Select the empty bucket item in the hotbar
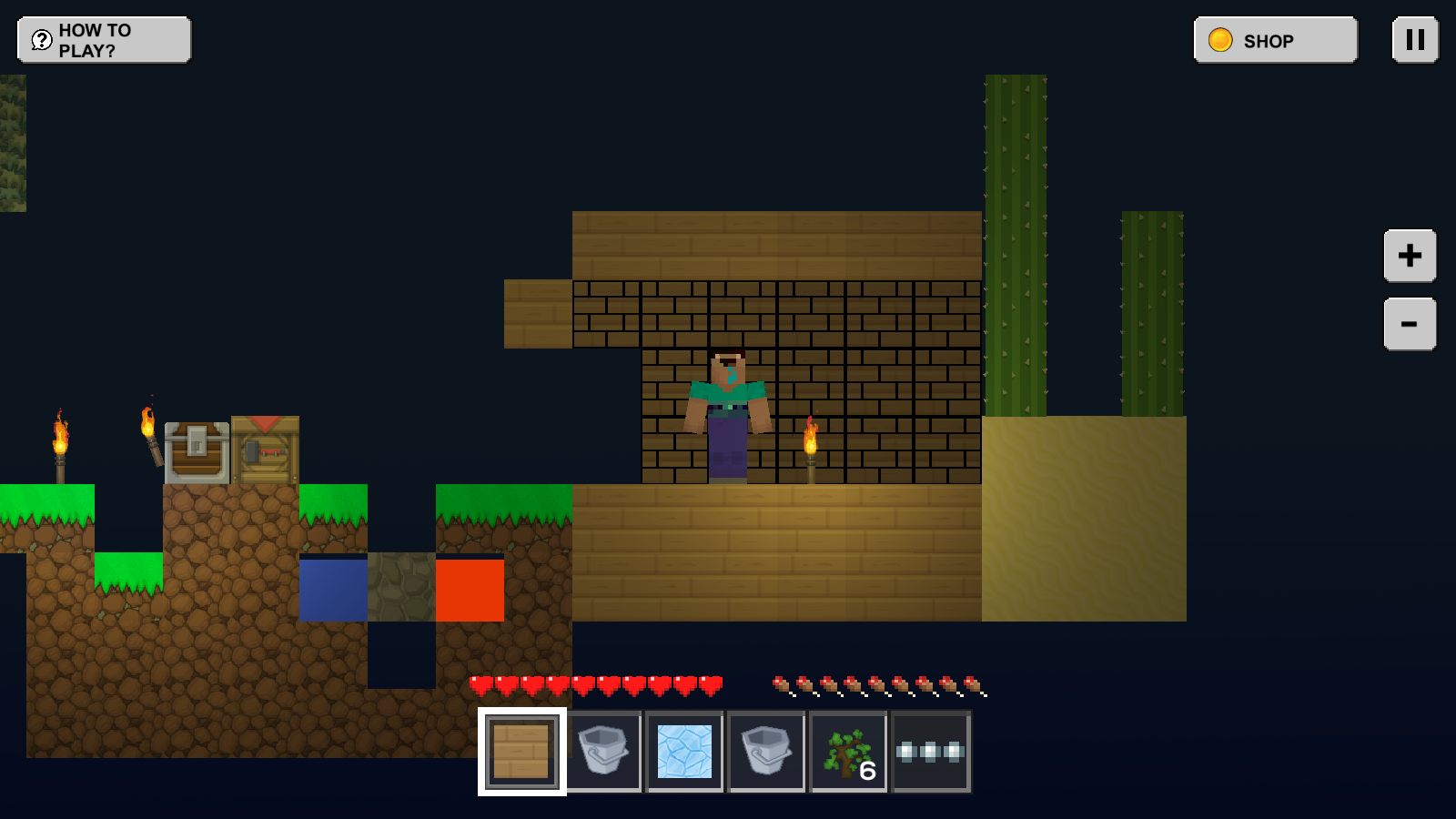1456x819 pixels. [602, 752]
